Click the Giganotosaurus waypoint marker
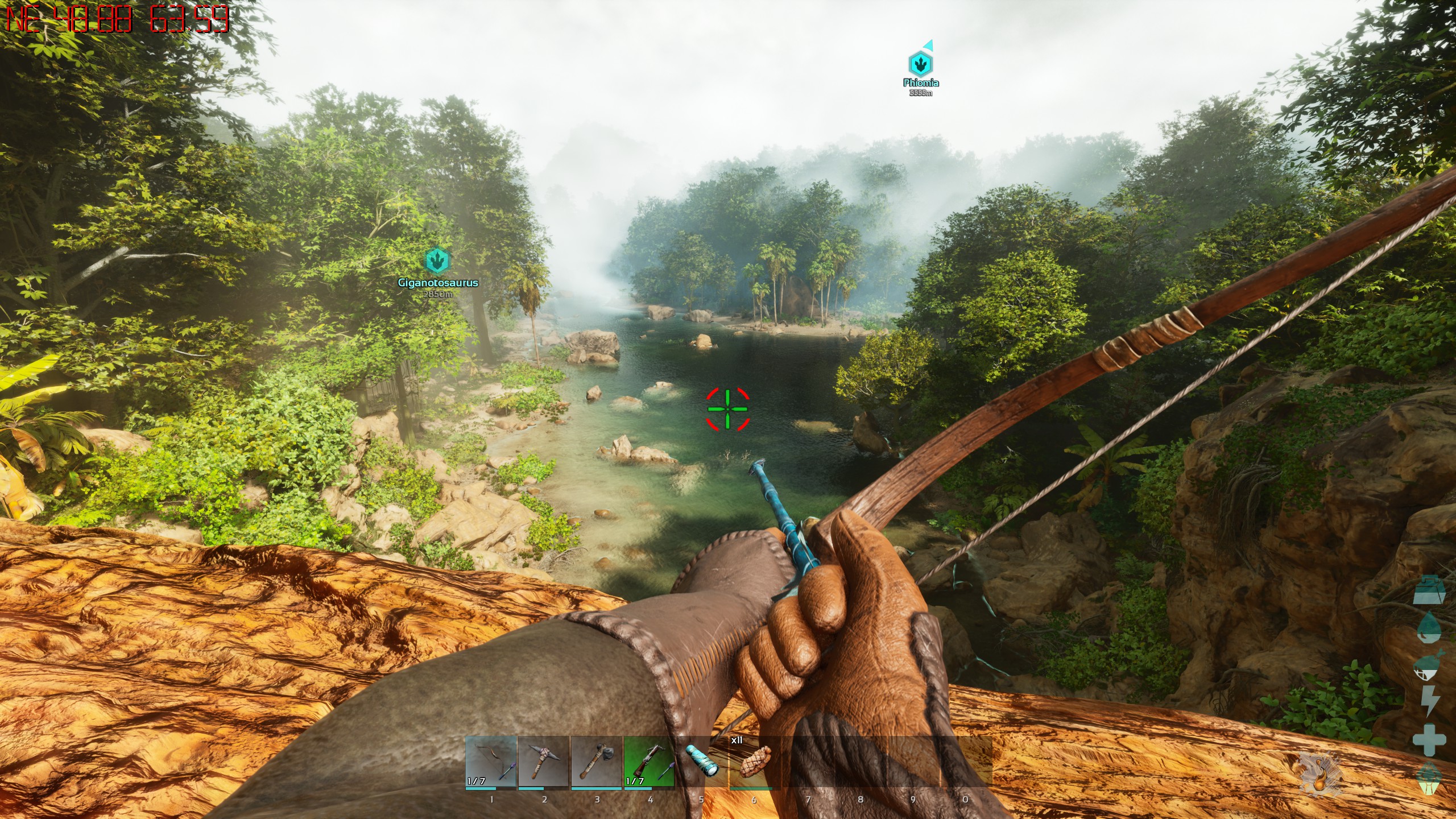The width and height of the screenshot is (1456, 819). coord(437,260)
